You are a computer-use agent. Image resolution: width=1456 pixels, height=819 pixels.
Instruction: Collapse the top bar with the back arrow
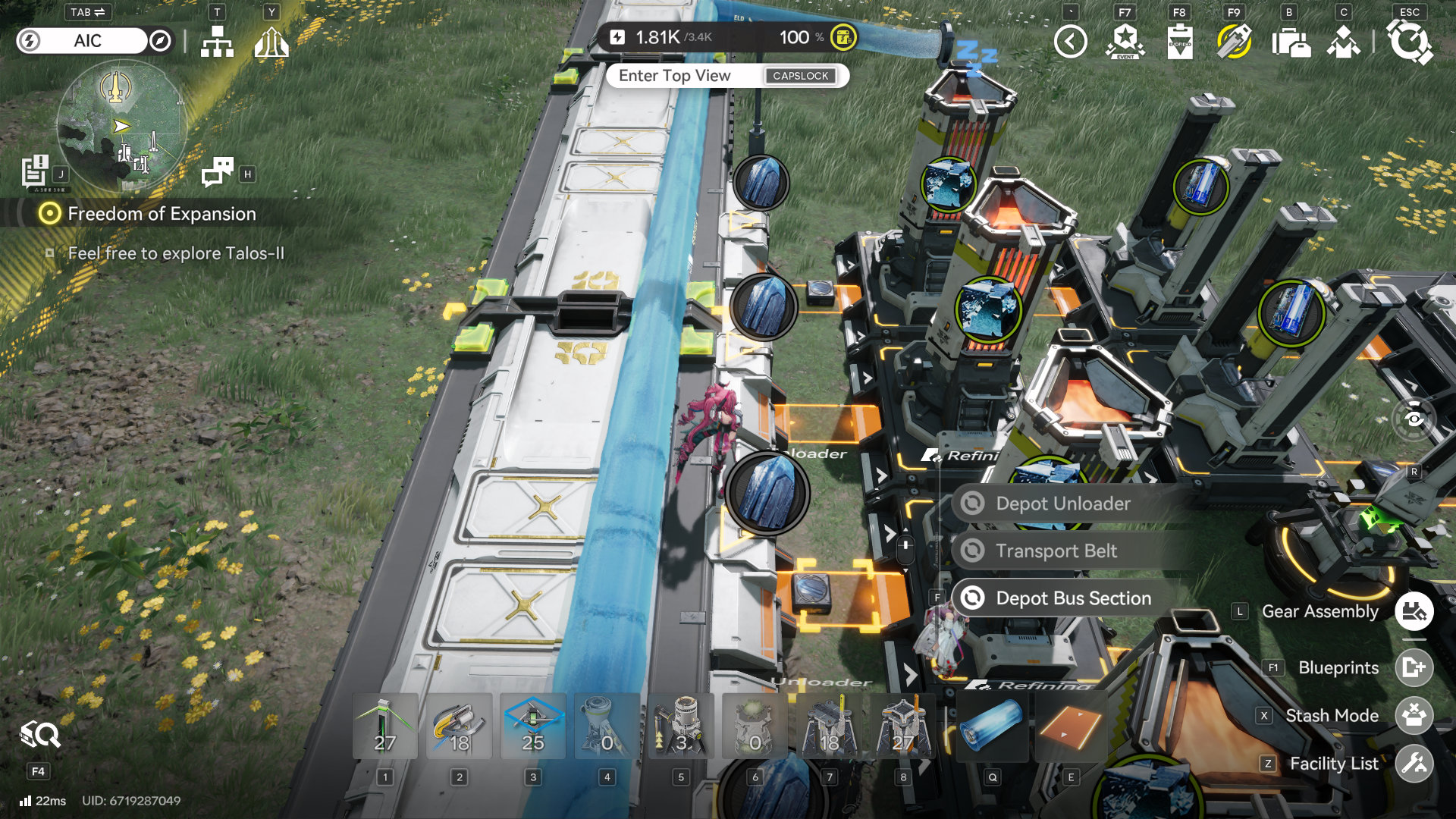pos(1071,42)
